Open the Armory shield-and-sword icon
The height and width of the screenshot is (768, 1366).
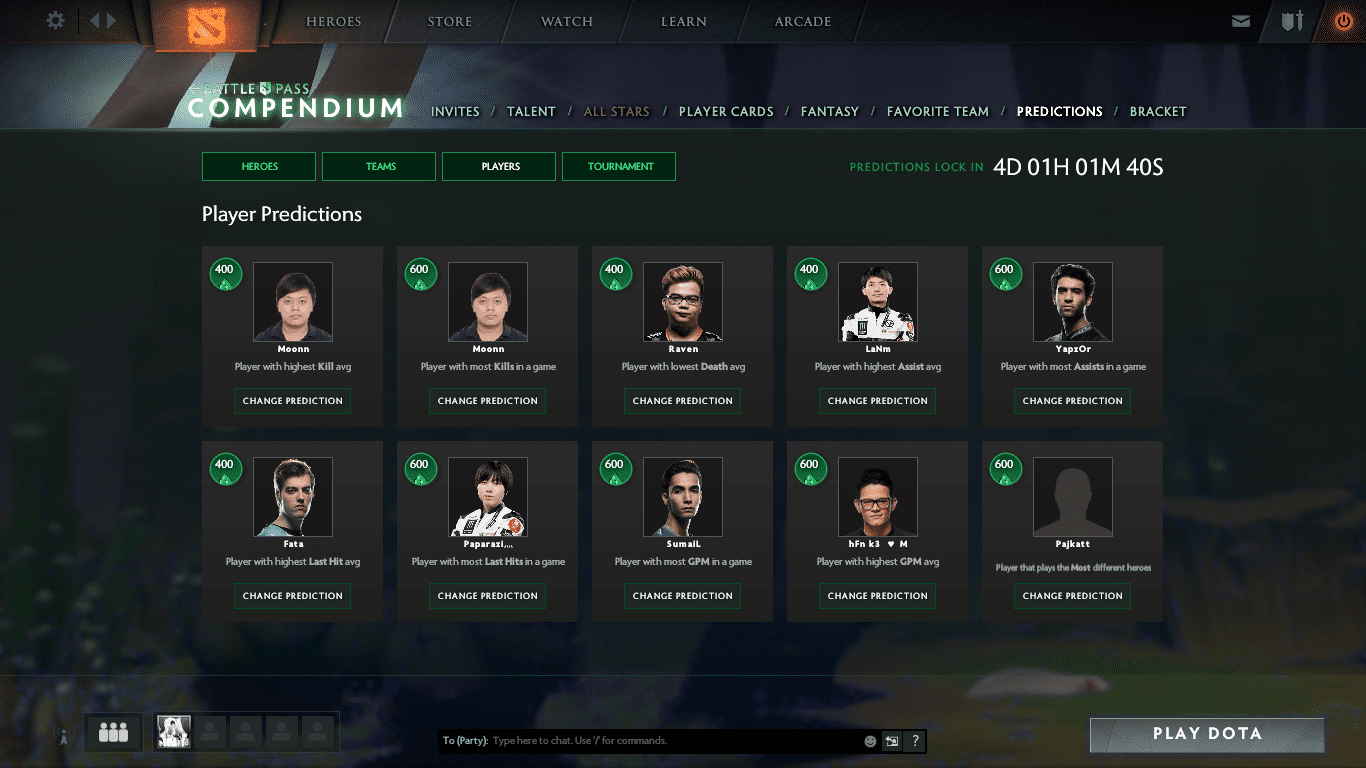1290,20
